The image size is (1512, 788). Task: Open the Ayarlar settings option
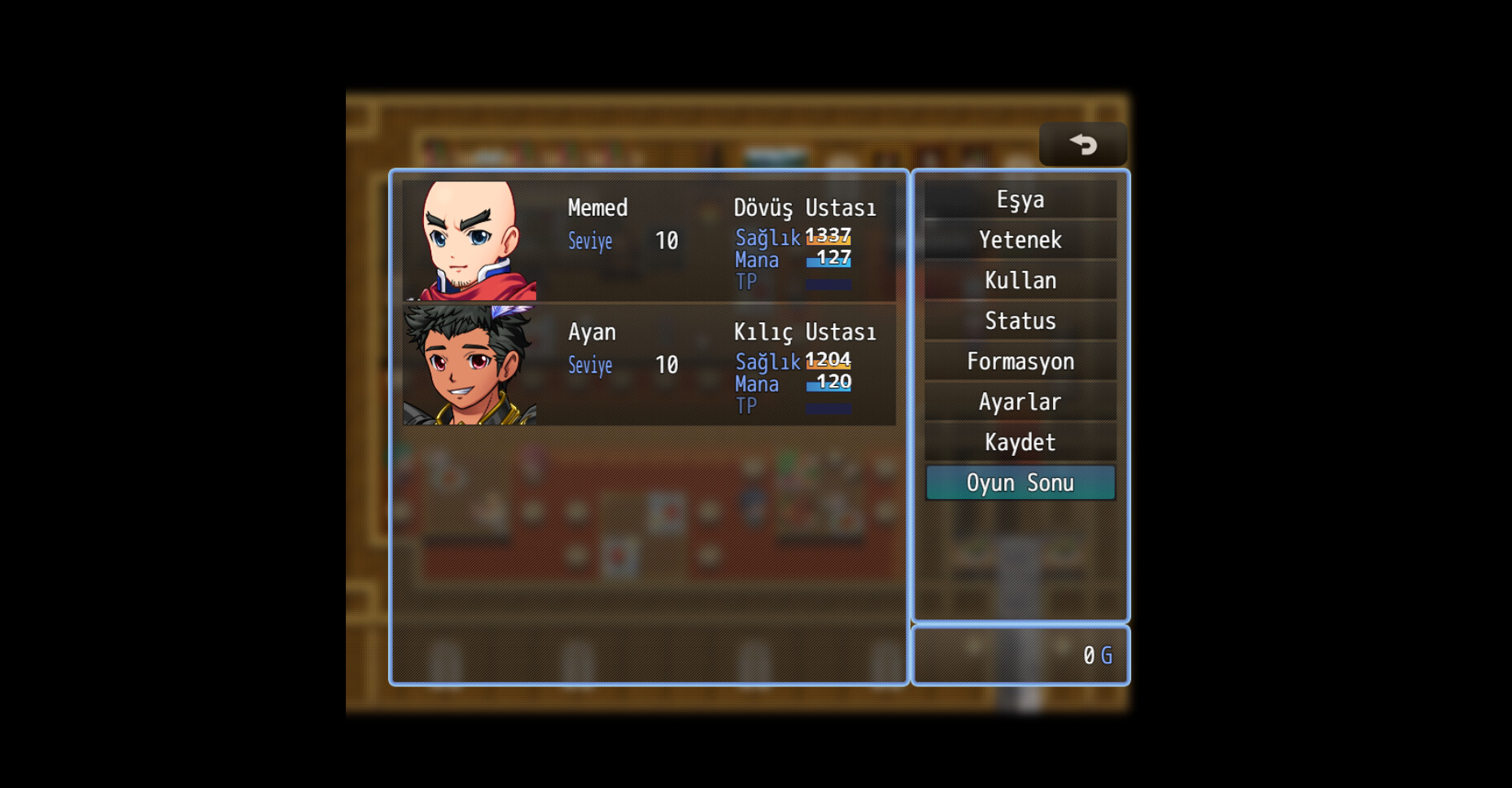coord(1020,401)
